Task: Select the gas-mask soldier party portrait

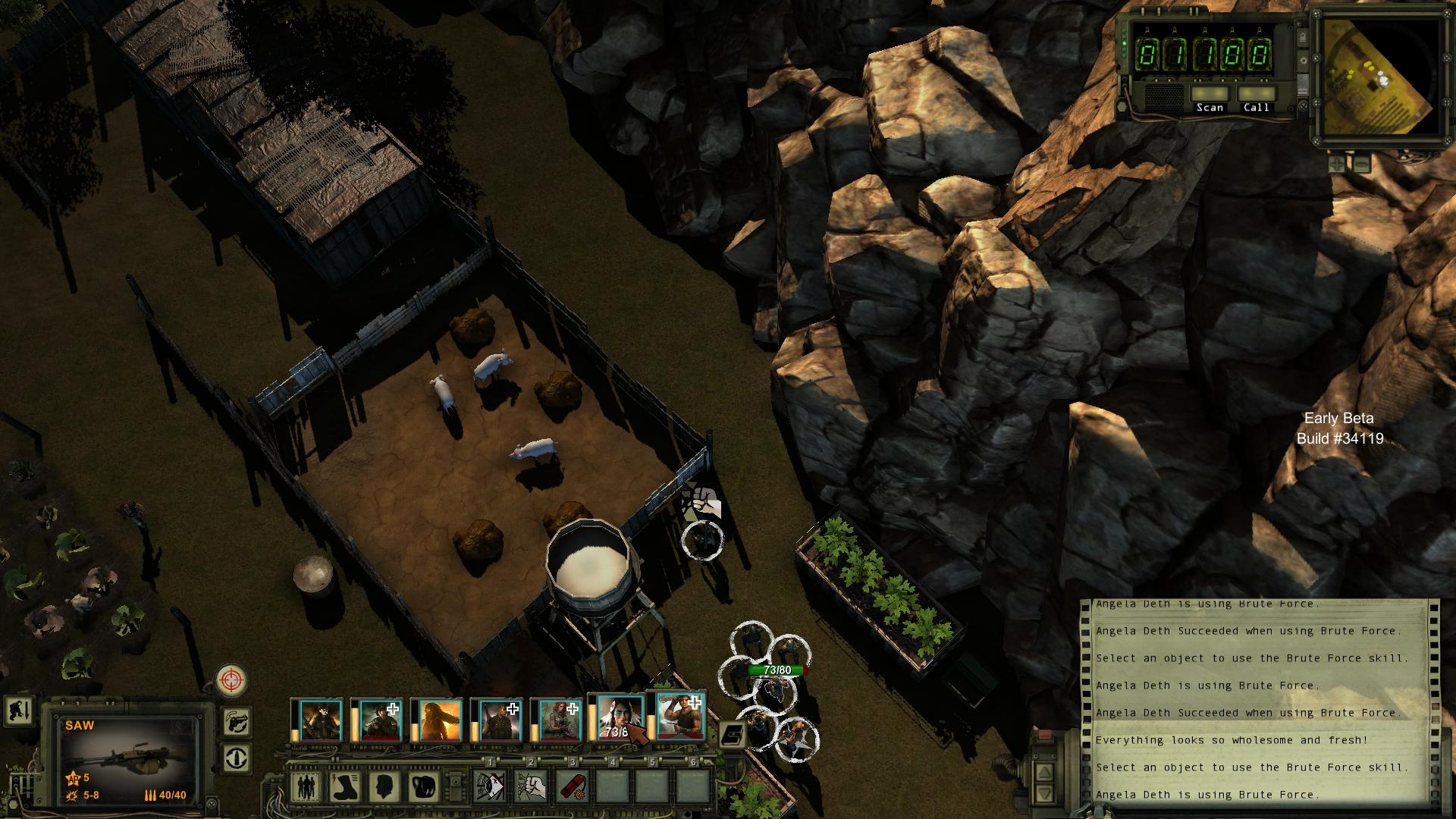Action: (x=320, y=719)
